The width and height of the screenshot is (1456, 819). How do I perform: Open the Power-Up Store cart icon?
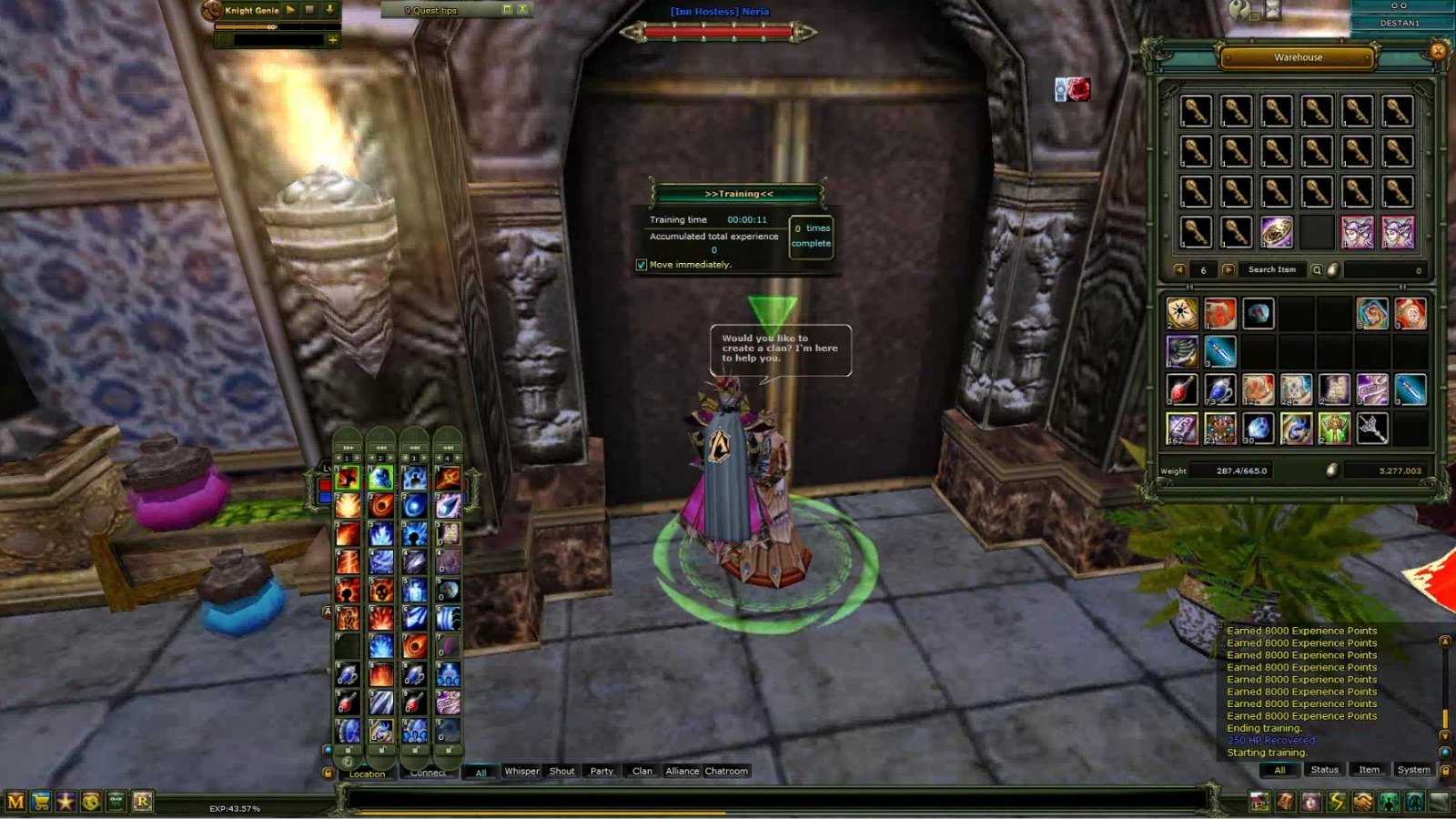(41, 801)
